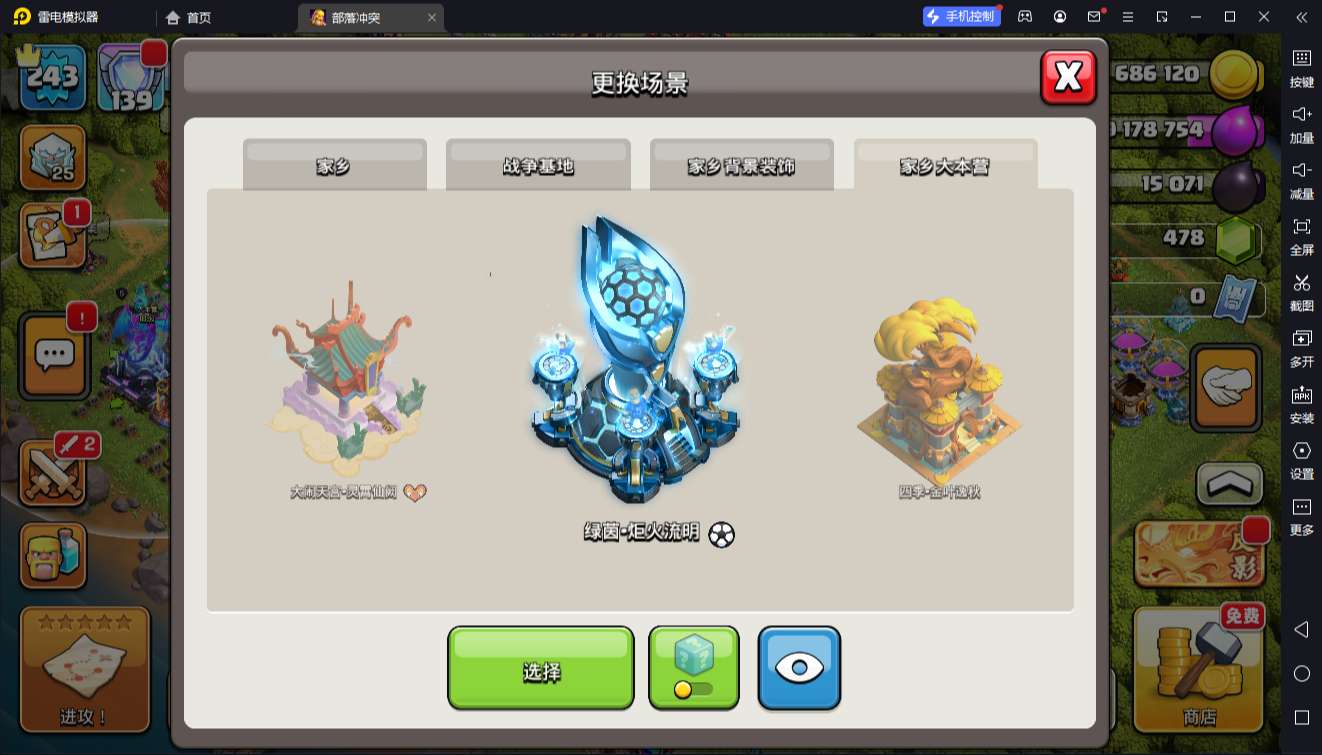
Task: Select the 家乡大本营 tab
Action: pyautogui.click(x=945, y=166)
